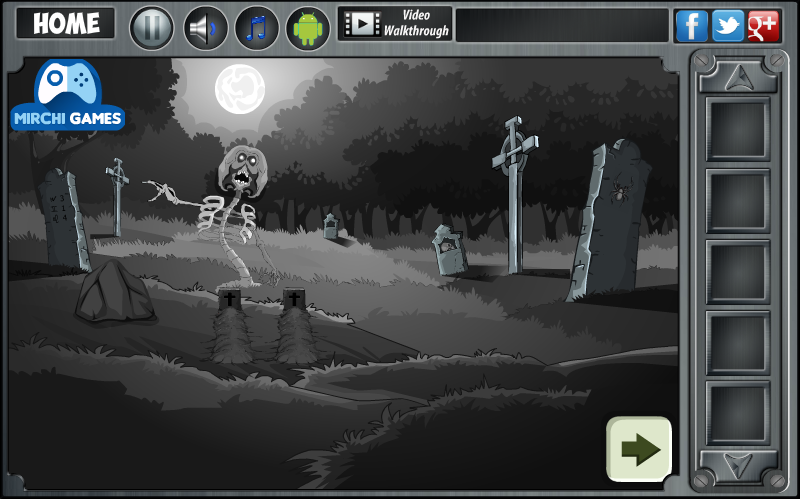Go to the next scene with the arrow
This screenshot has height=499, width=800.
[x=639, y=449]
